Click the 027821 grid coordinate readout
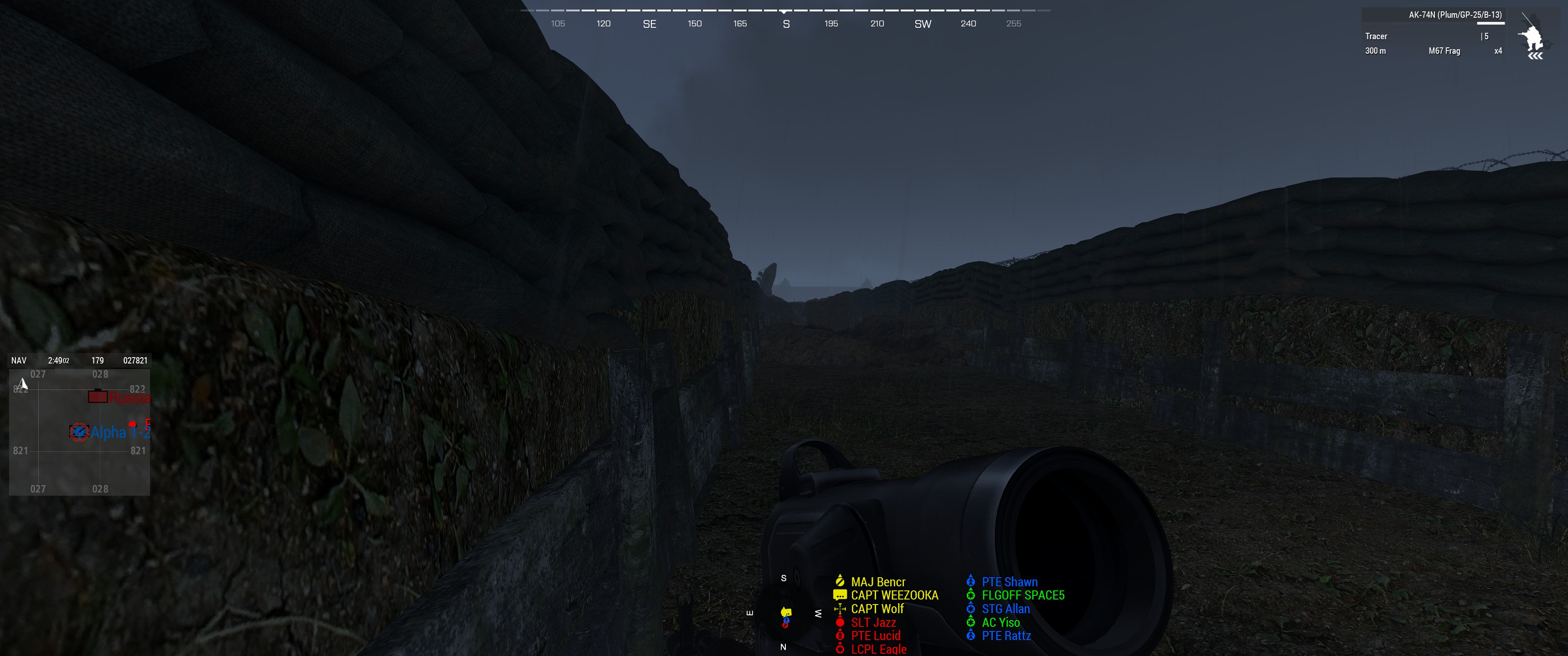Image resolution: width=1568 pixels, height=656 pixels. [x=134, y=359]
